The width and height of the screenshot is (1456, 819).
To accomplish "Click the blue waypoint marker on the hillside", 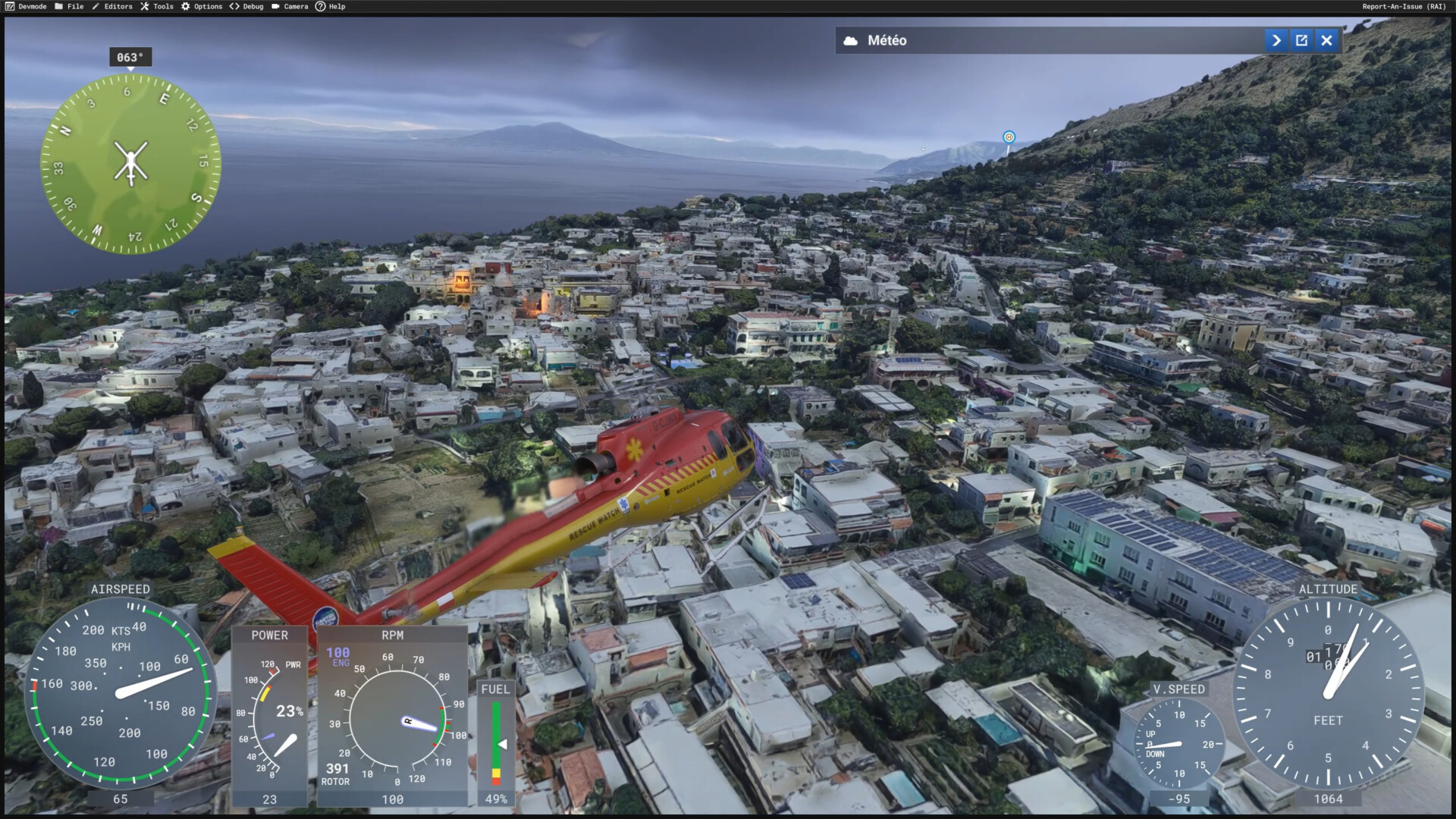I will point(1009,137).
